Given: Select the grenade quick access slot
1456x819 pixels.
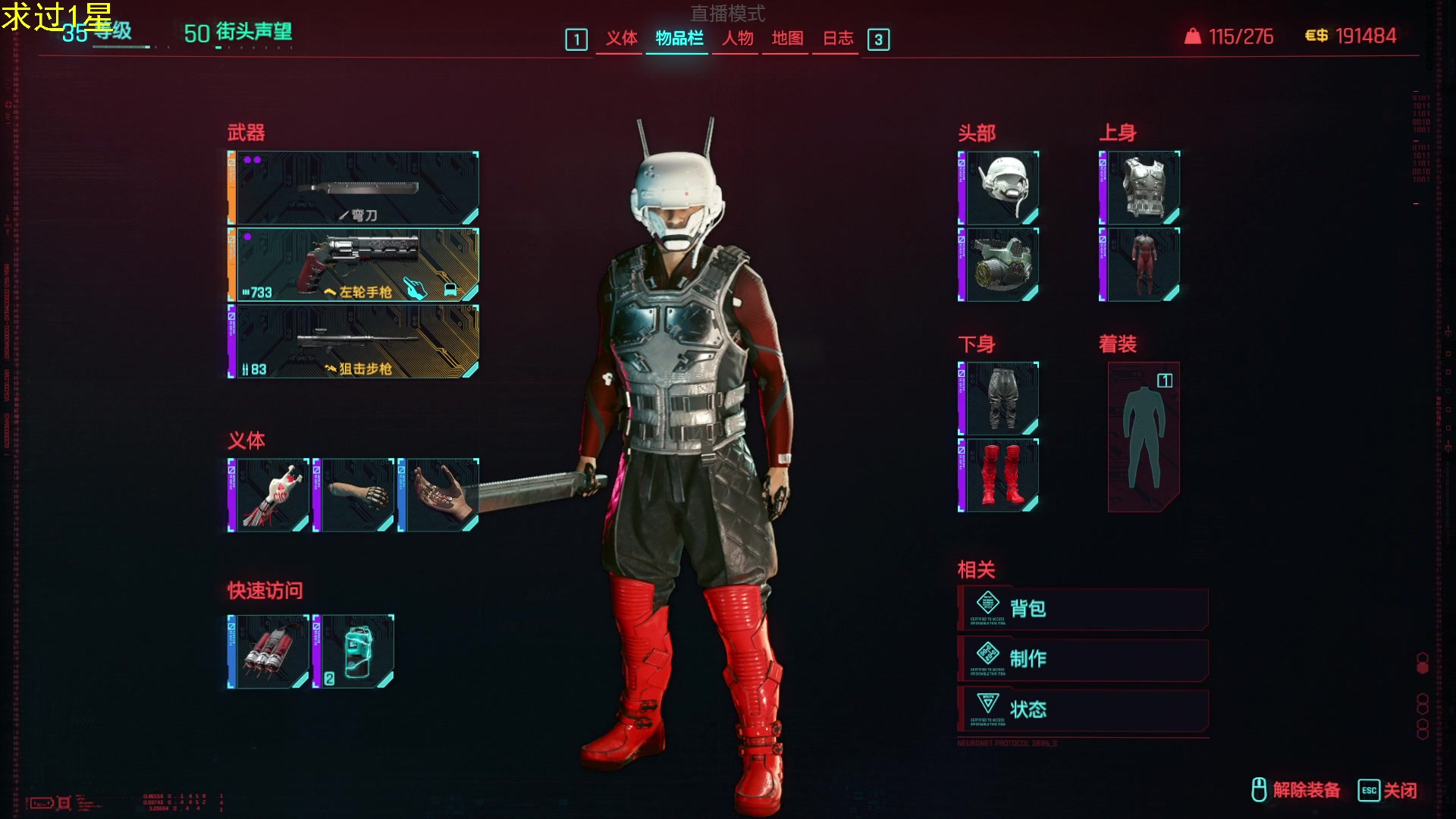Looking at the screenshot, I should pos(269,652).
